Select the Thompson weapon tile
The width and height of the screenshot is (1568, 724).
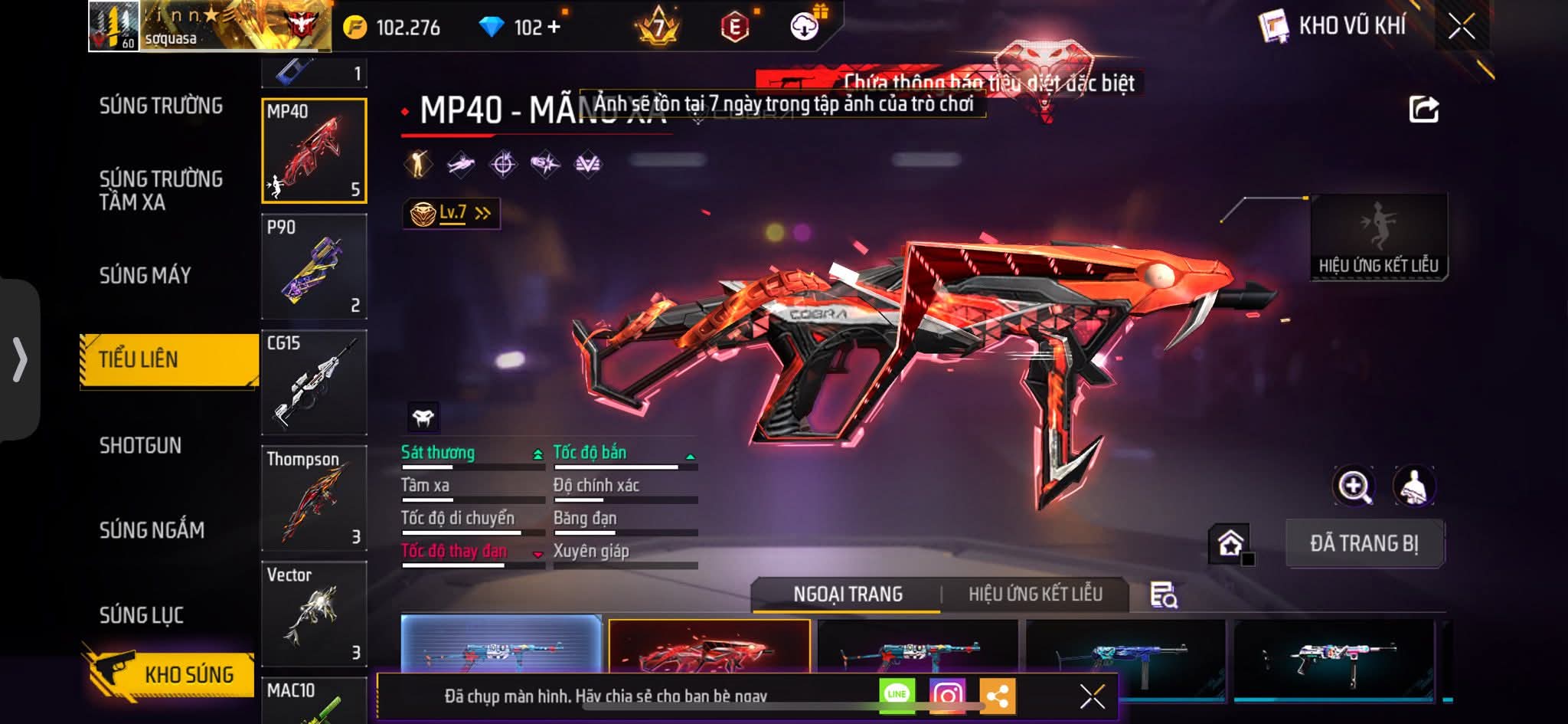[x=314, y=498]
